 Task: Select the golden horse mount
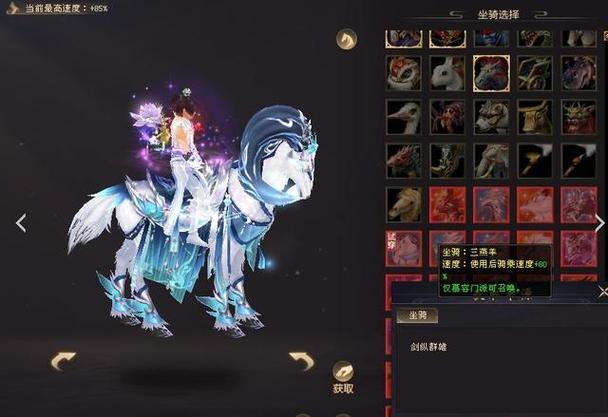pos(404,204)
